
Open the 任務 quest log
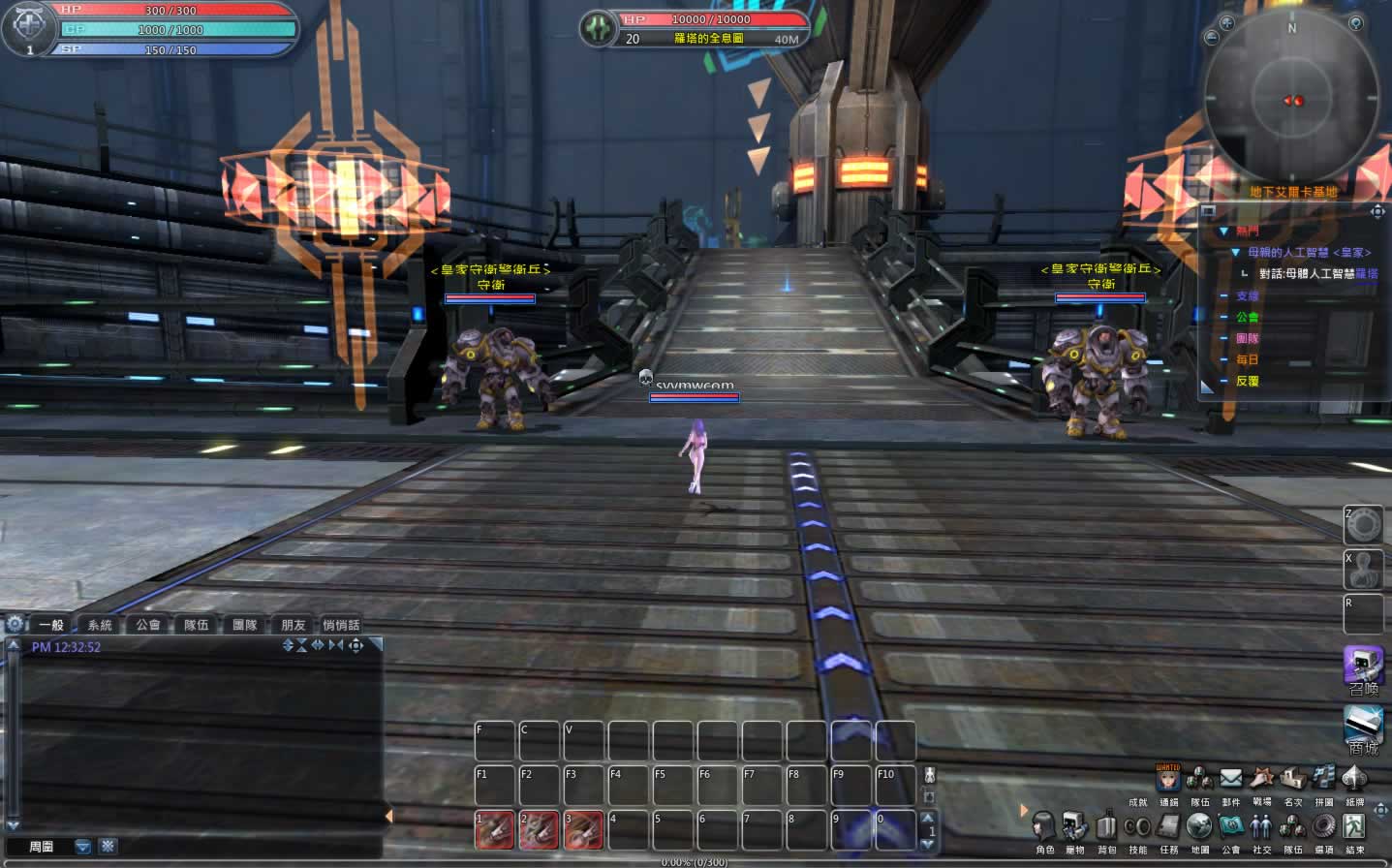pyautogui.click(x=1168, y=827)
